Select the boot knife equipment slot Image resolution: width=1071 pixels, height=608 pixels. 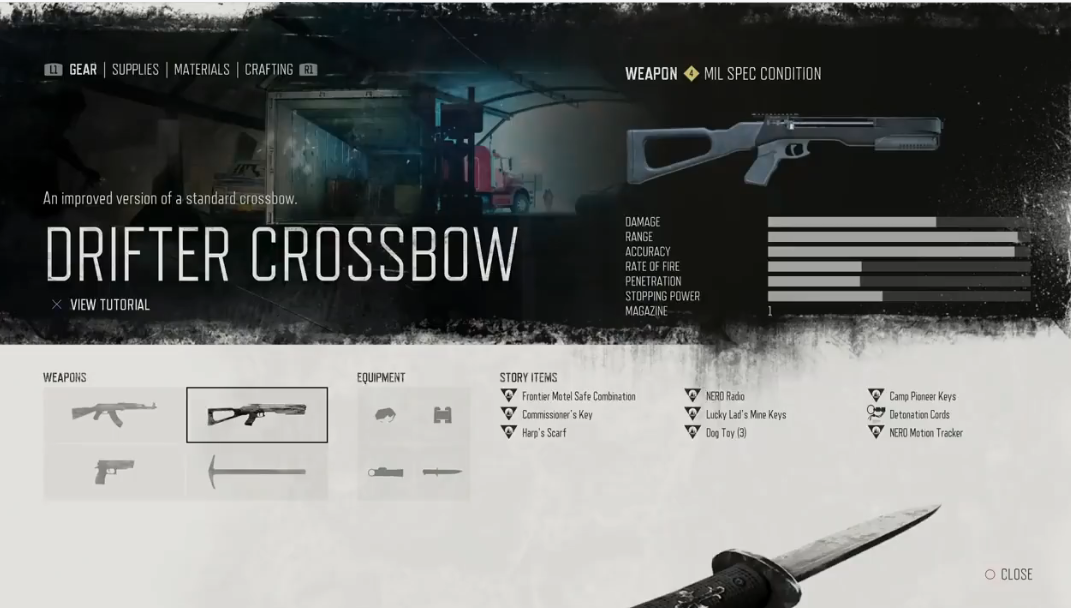pos(442,472)
